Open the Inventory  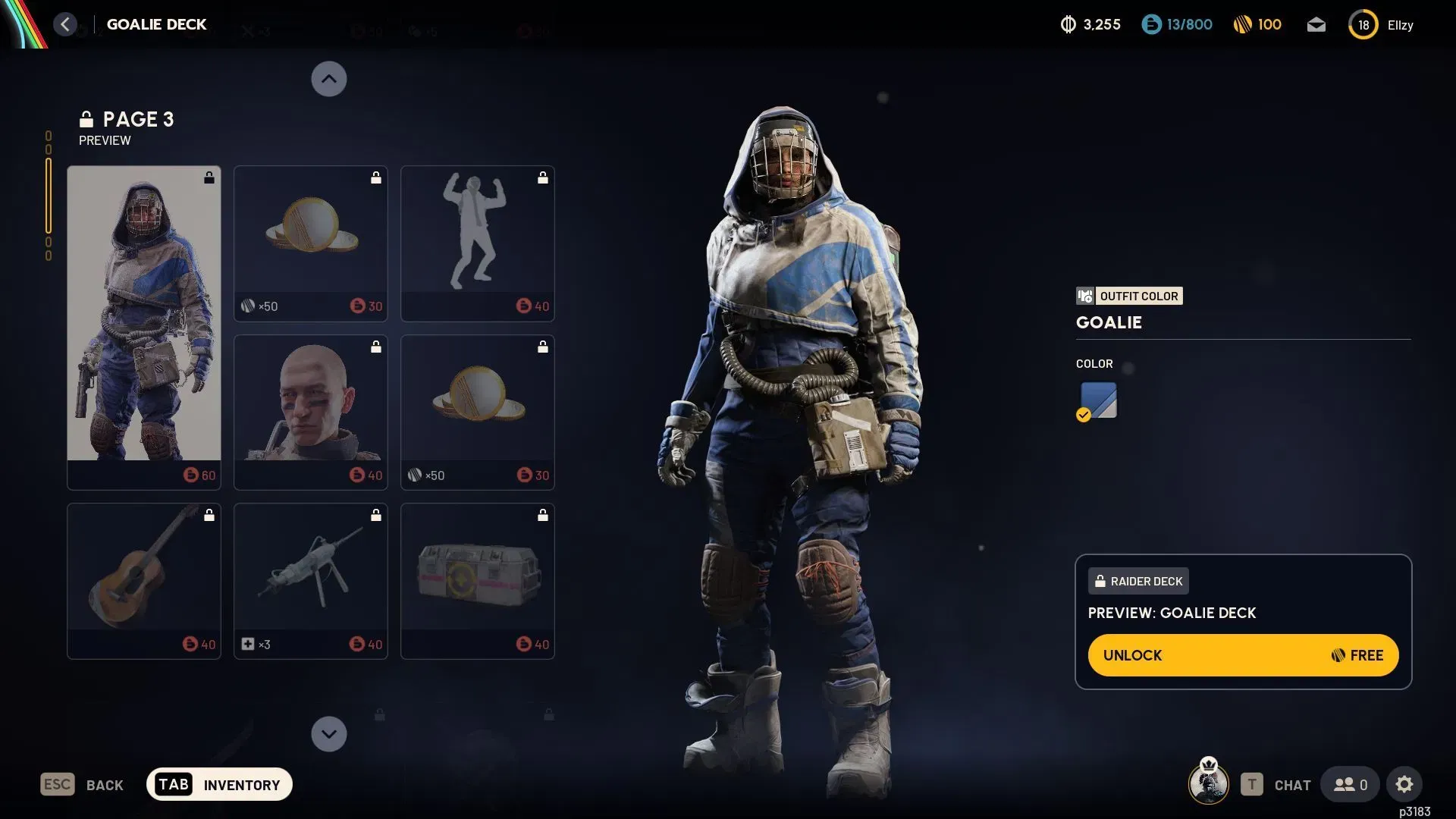[x=219, y=784]
